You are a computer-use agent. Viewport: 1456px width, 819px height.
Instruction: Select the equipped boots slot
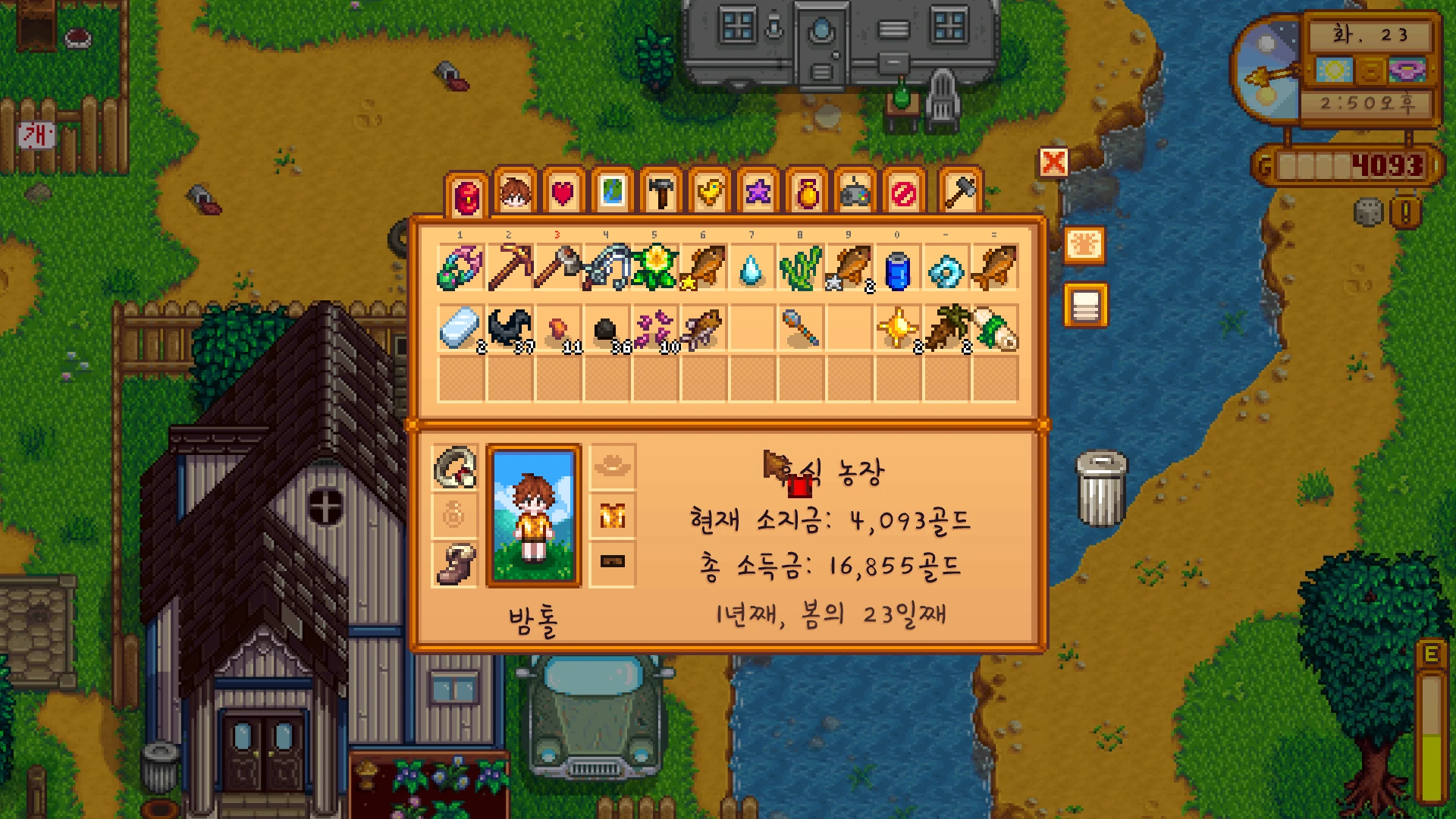click(455, 563)
